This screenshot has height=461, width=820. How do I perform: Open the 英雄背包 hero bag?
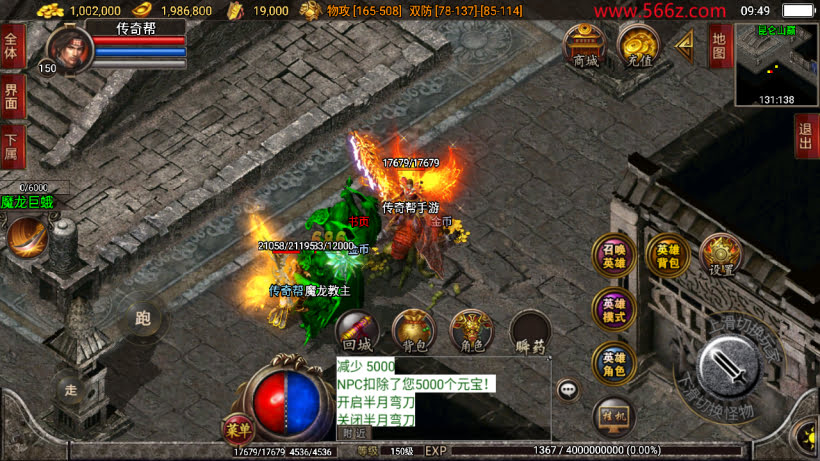666,256
